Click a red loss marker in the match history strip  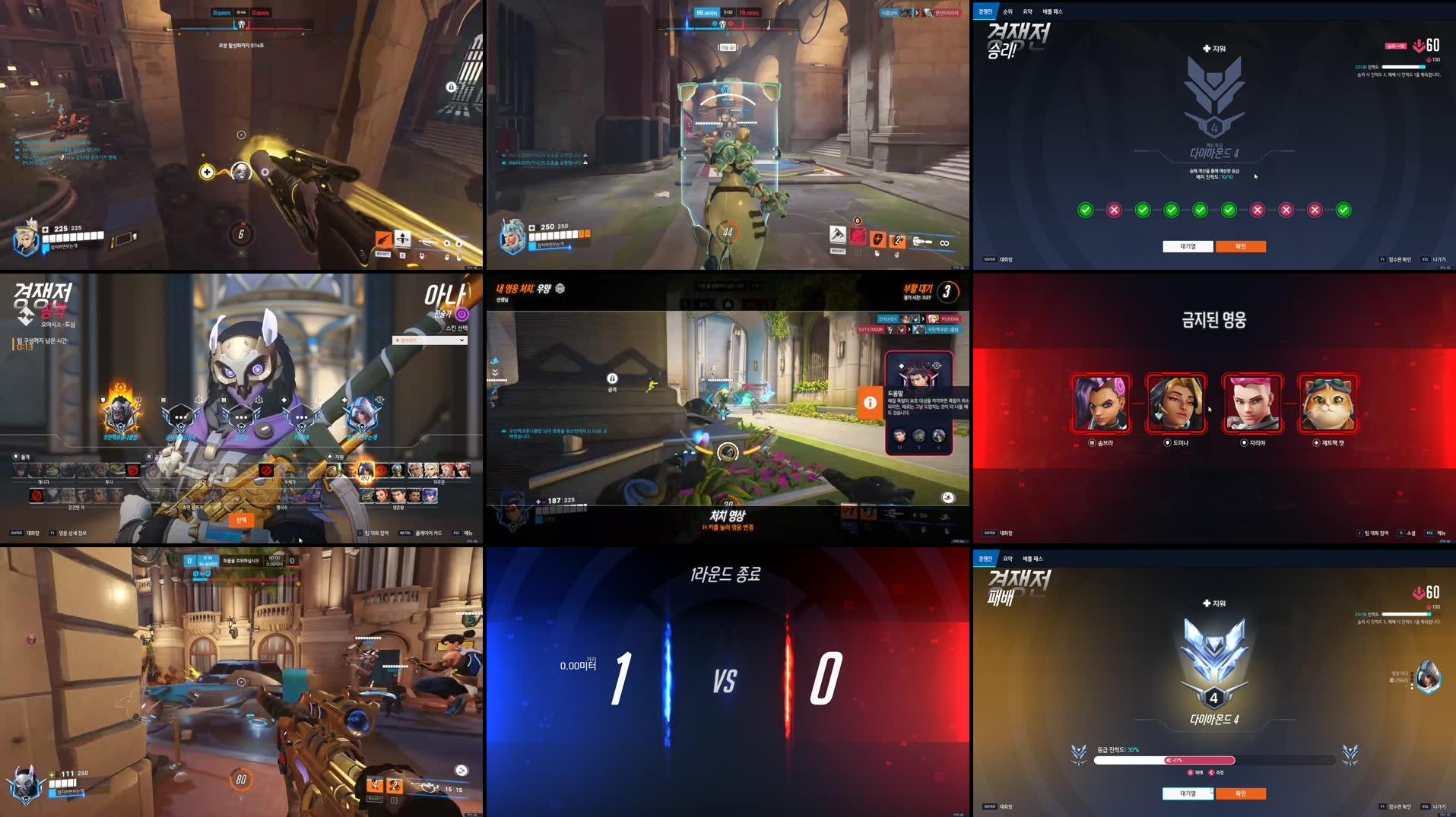point(1115,210)
